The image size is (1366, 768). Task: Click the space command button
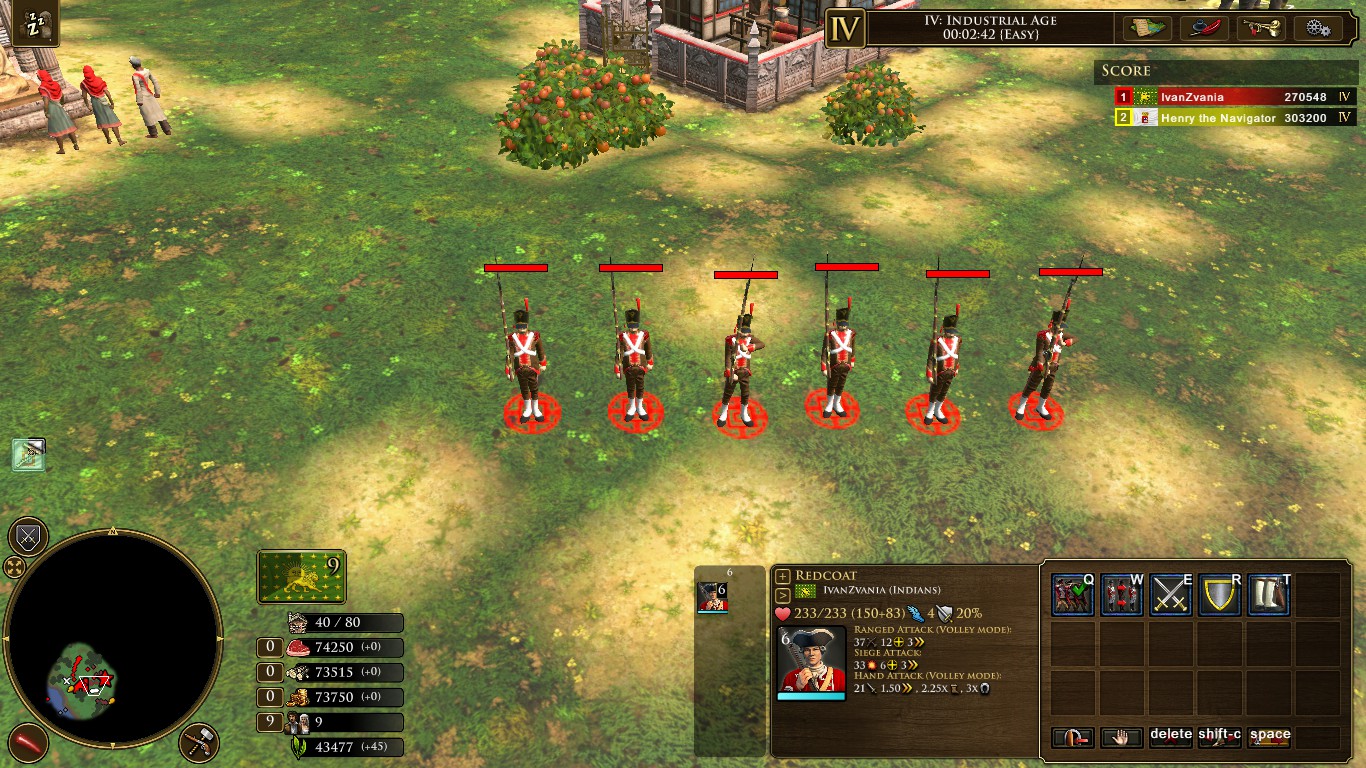[1269, 737]
